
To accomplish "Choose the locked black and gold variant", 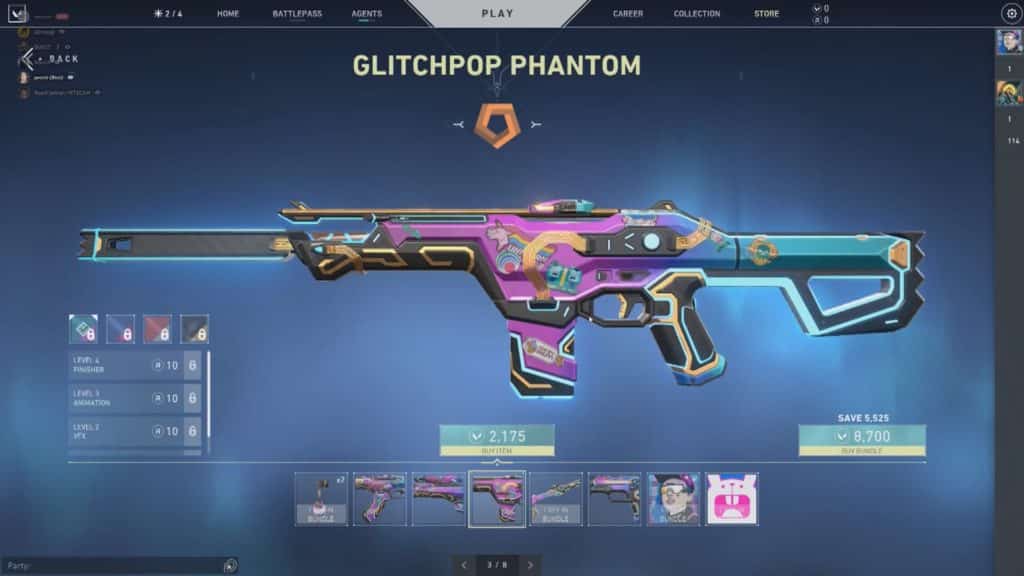I will (x=194, y=328).
